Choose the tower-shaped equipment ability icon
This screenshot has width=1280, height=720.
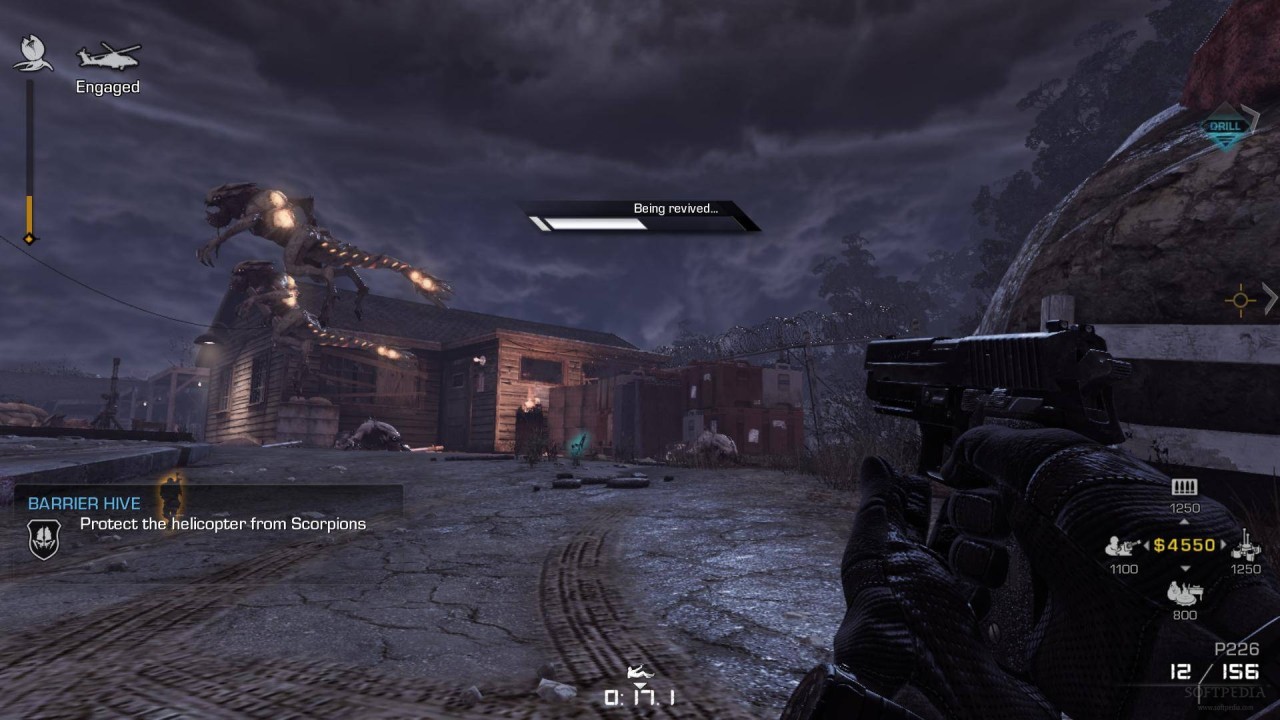[1245, 545]
